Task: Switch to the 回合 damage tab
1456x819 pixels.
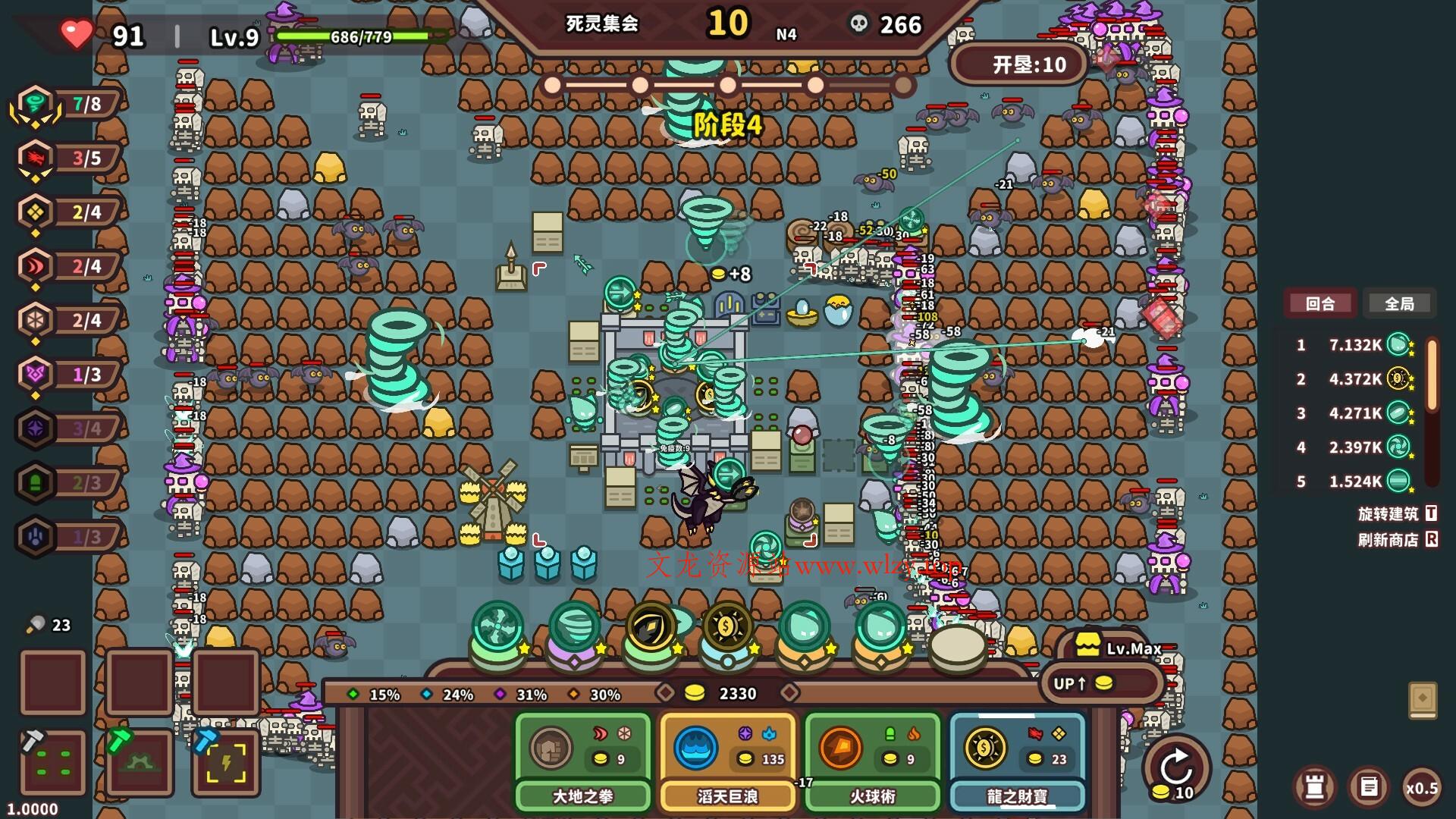Action: 1319,303
